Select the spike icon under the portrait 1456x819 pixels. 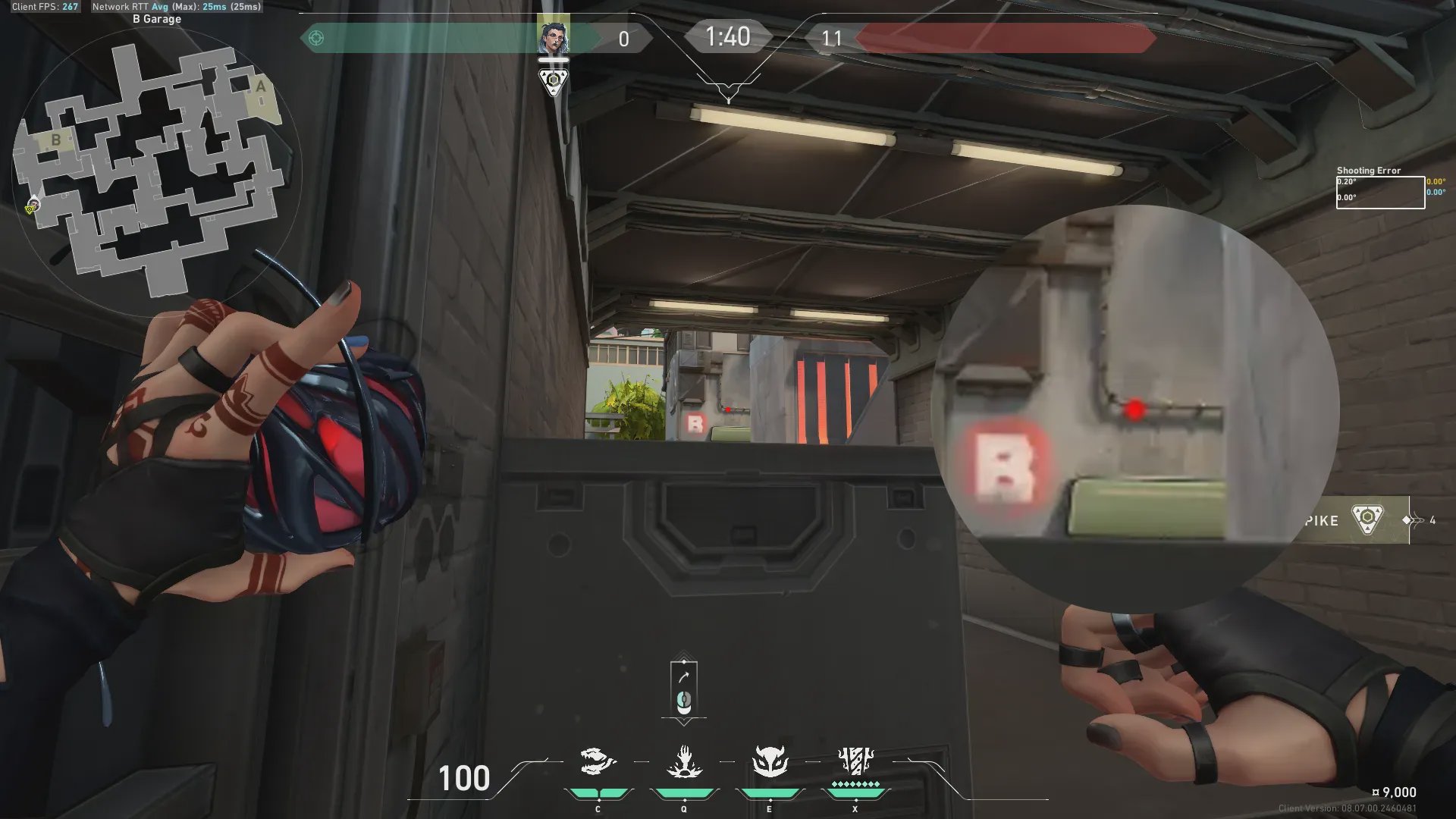(553, 80)
